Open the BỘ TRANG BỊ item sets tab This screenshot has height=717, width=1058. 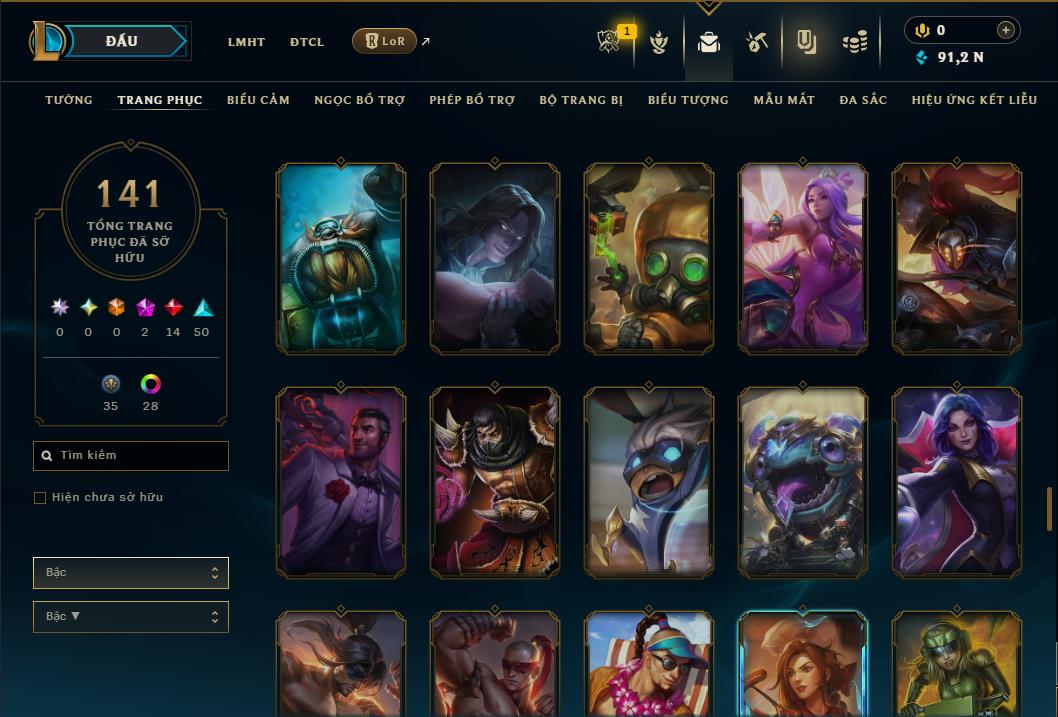point(581,100)
